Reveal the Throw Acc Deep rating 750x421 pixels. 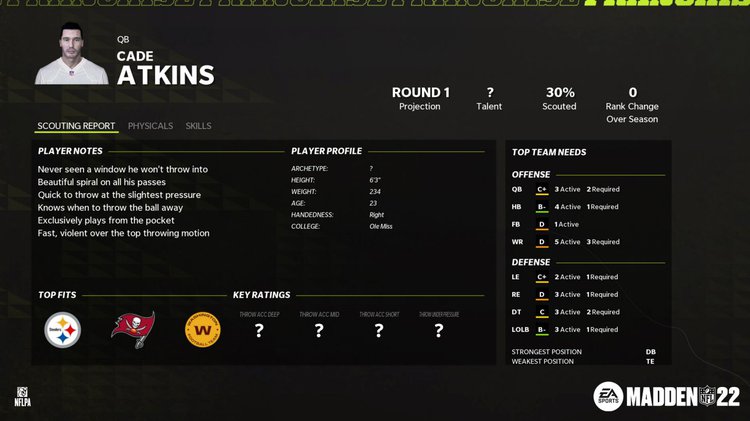(259, 330)
